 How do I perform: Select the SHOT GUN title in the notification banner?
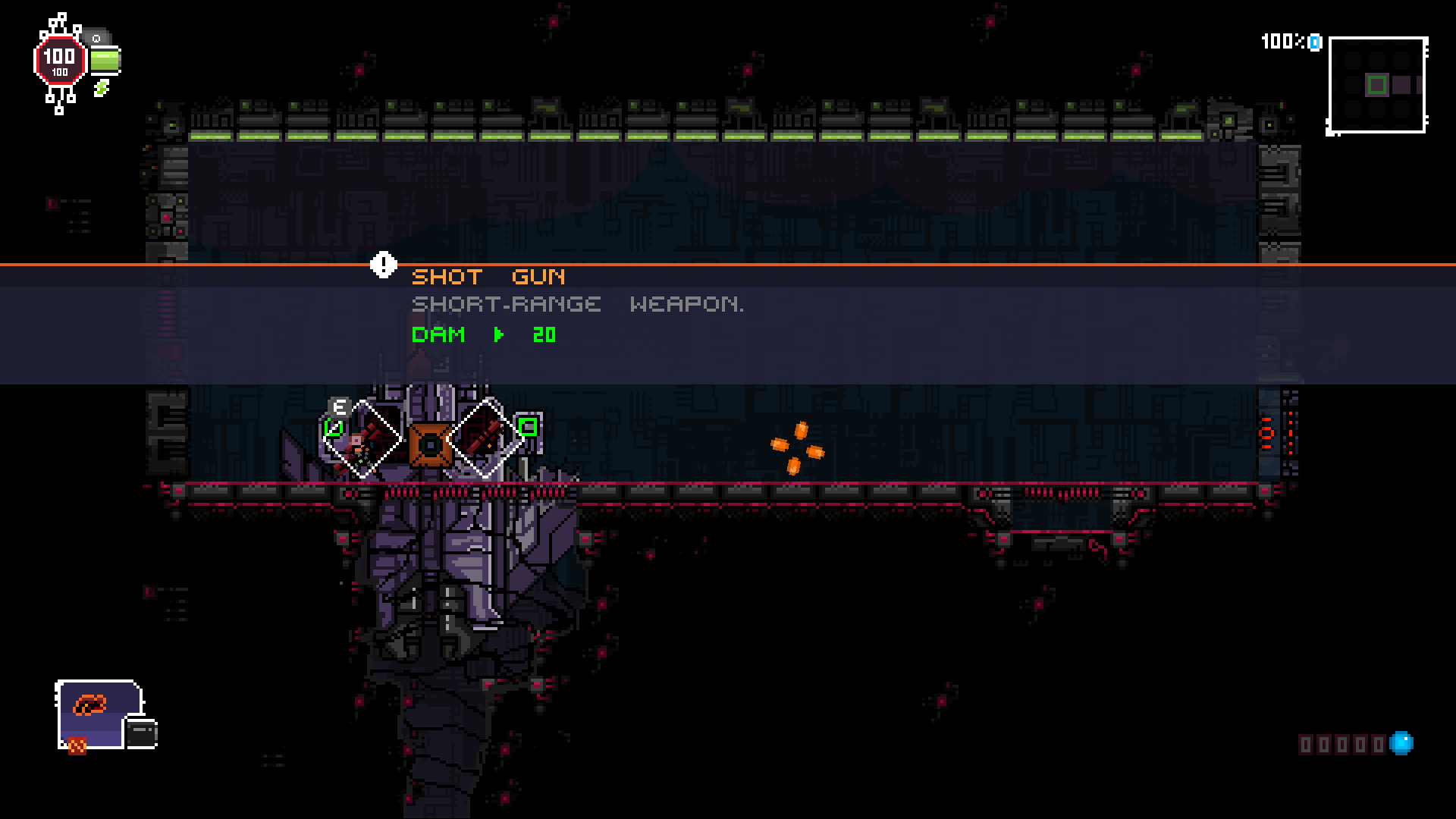(488, 276)
